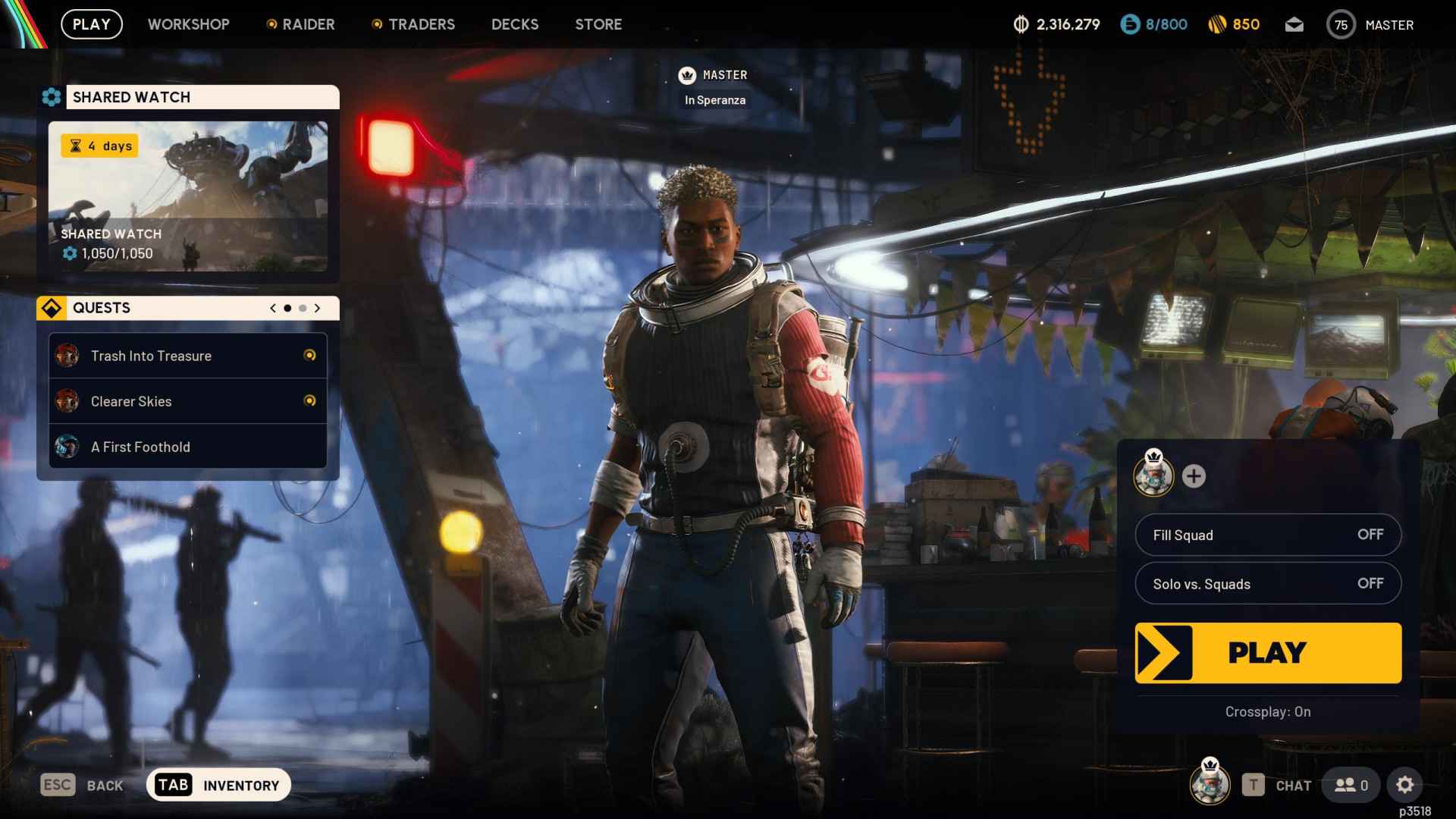This screenshot has height=819, width=1456.
Task: Click the second page dot in the Quests pager
Action: [x=302, y=308]
